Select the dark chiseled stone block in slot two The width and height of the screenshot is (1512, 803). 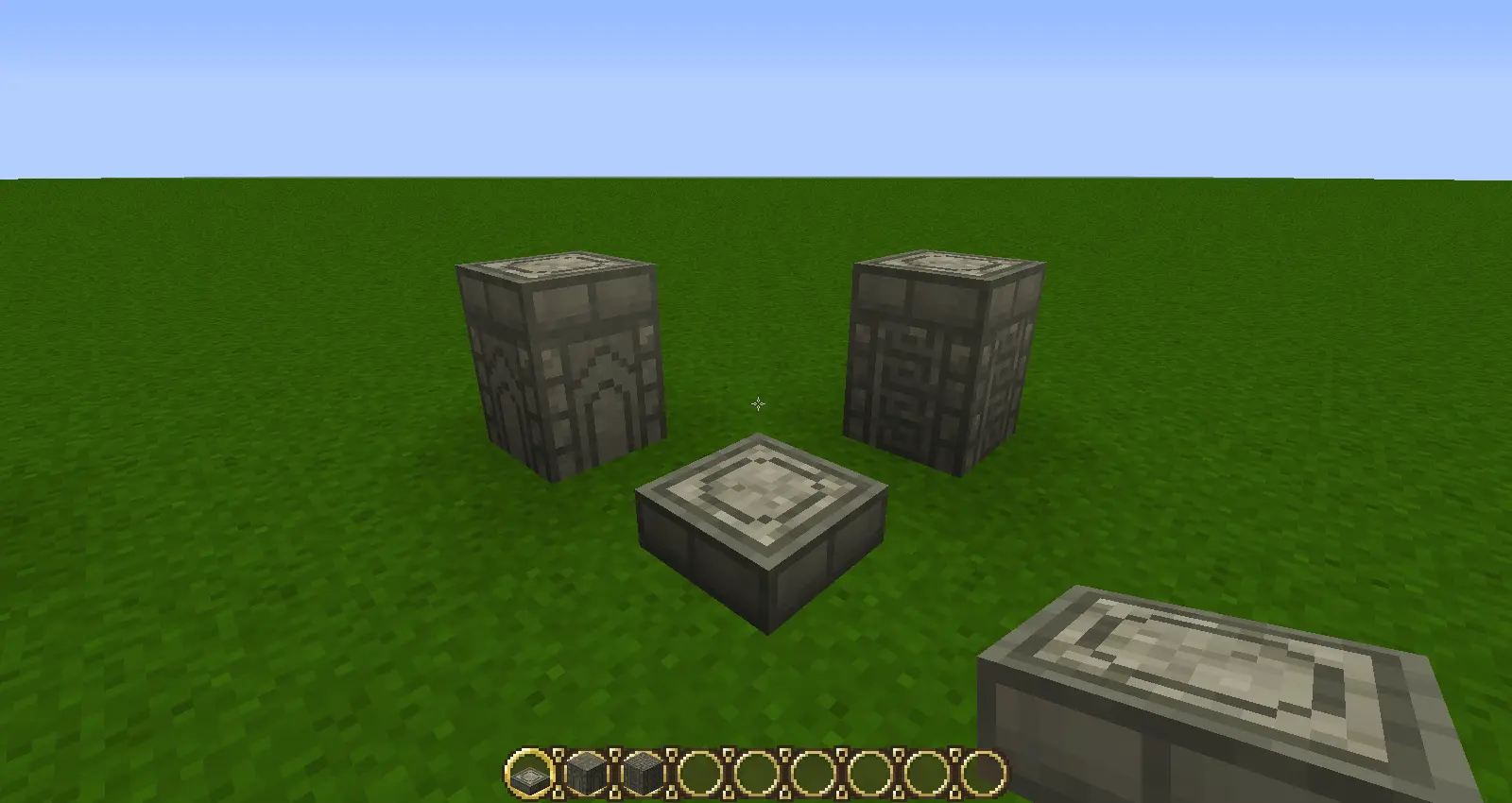[x=584, y=775]
